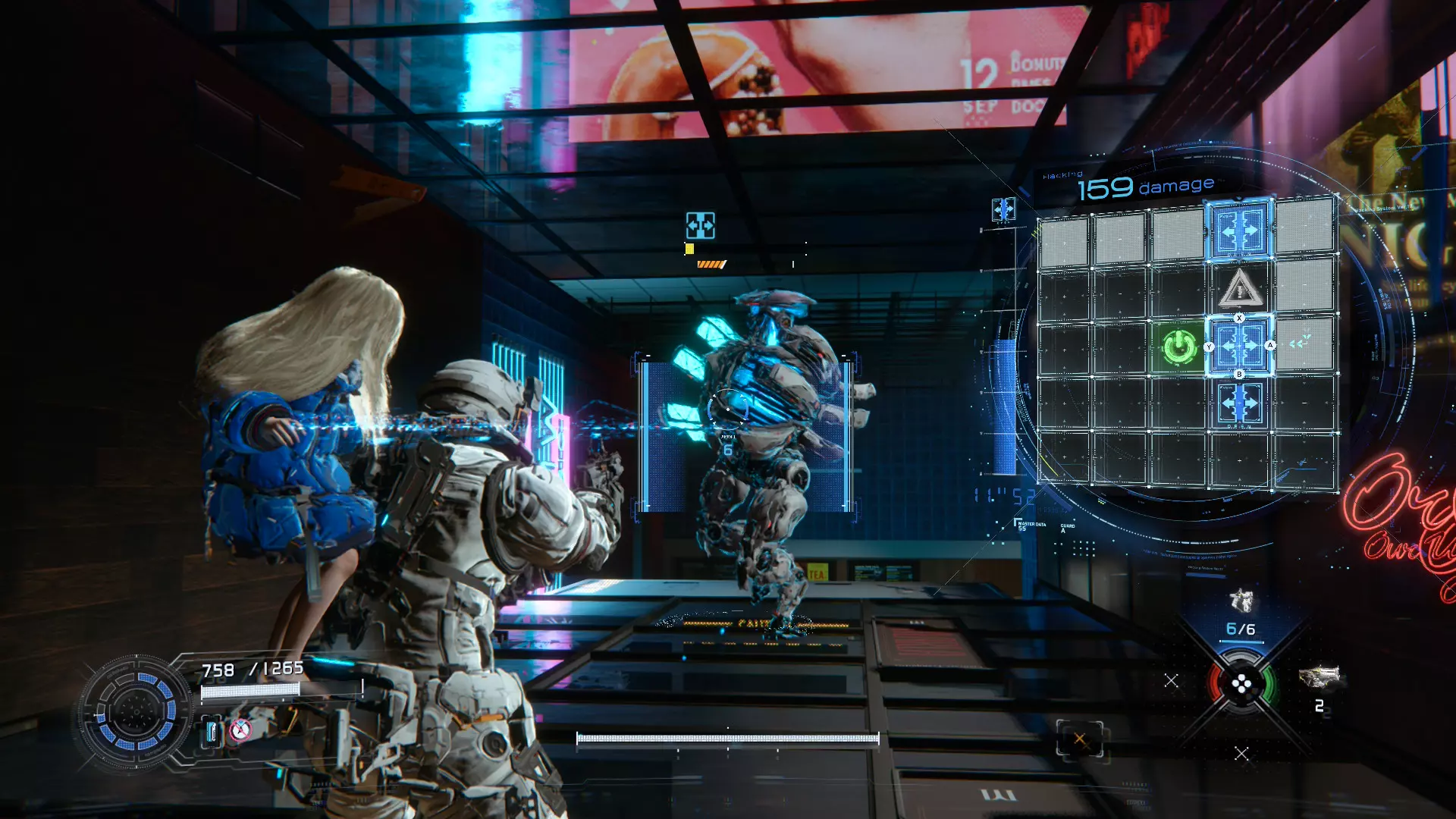Switch to the heavy weapon with 2 ammo
The image size is (1456, 819).
(x=1319, y=676)
